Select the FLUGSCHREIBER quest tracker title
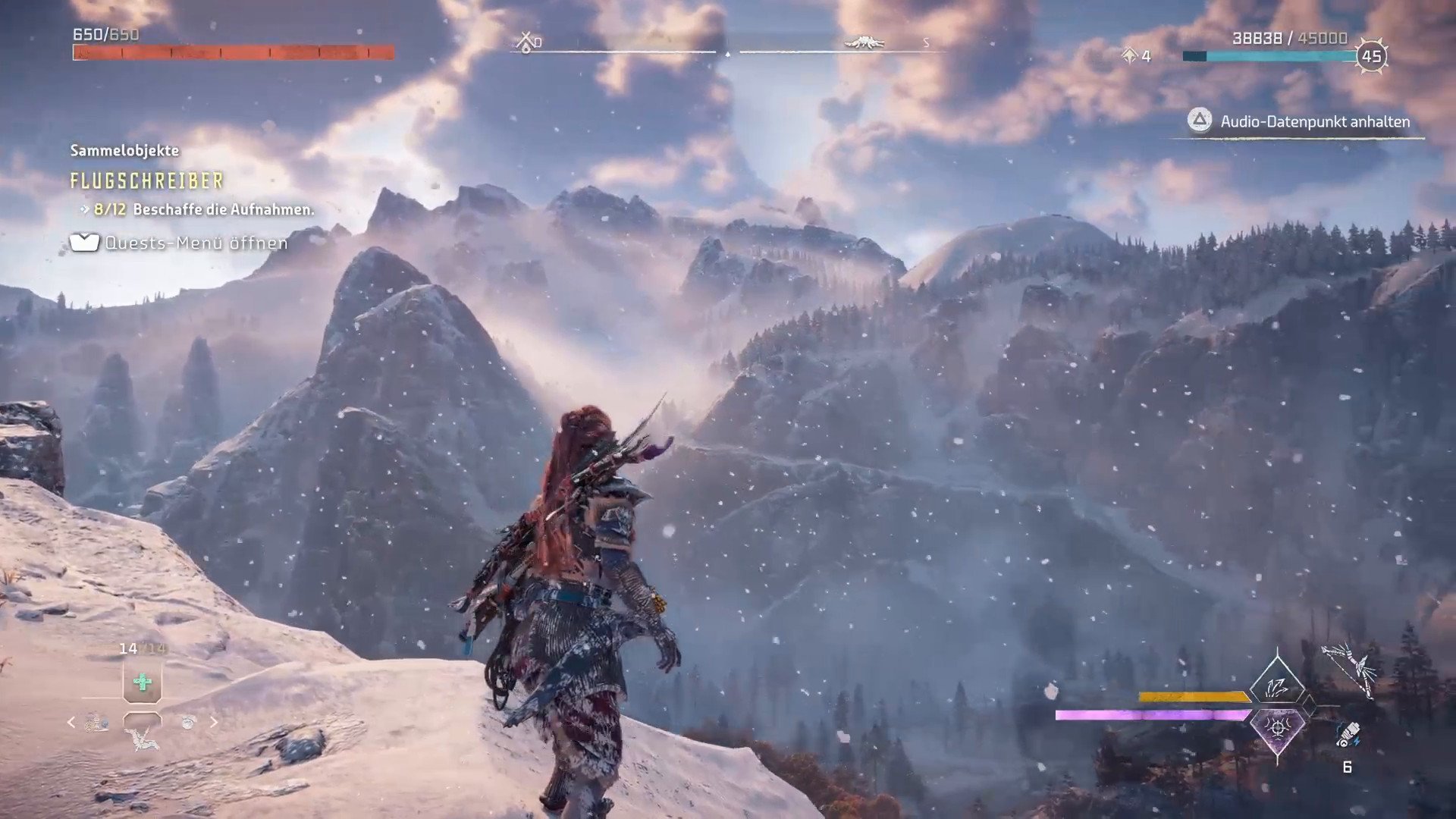 point(146,181)
